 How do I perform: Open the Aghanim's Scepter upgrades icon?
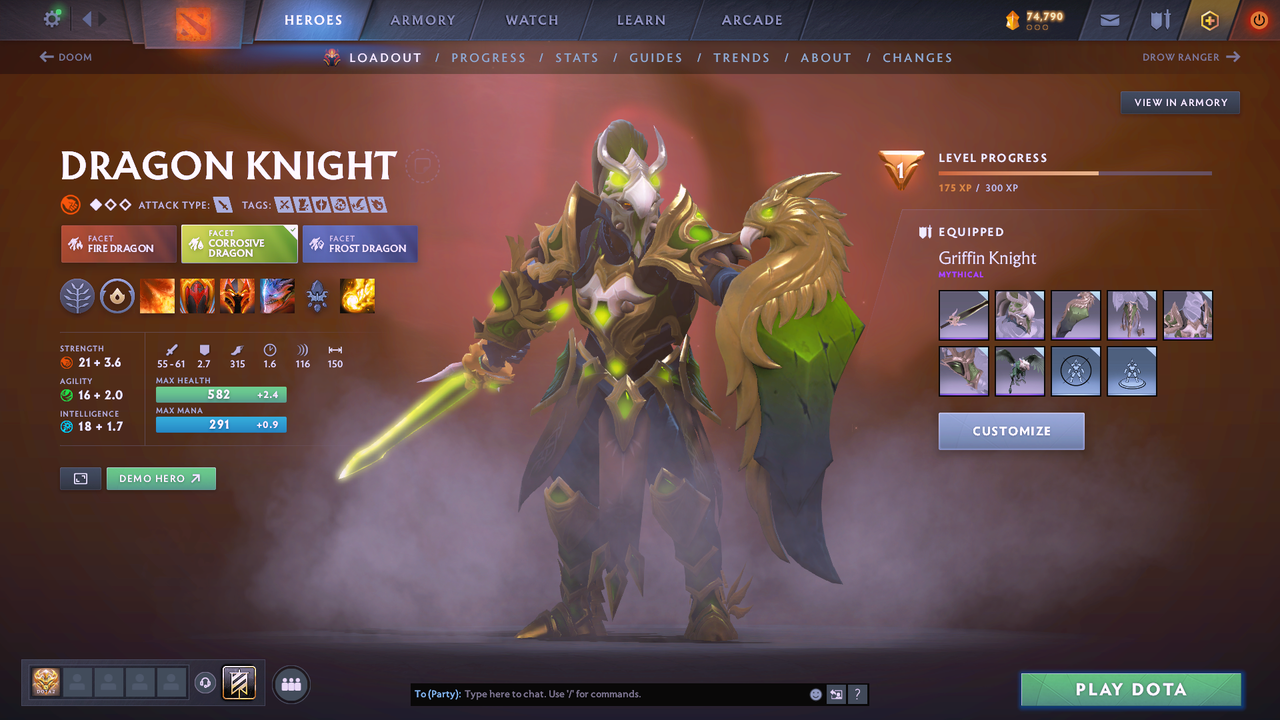318,296
